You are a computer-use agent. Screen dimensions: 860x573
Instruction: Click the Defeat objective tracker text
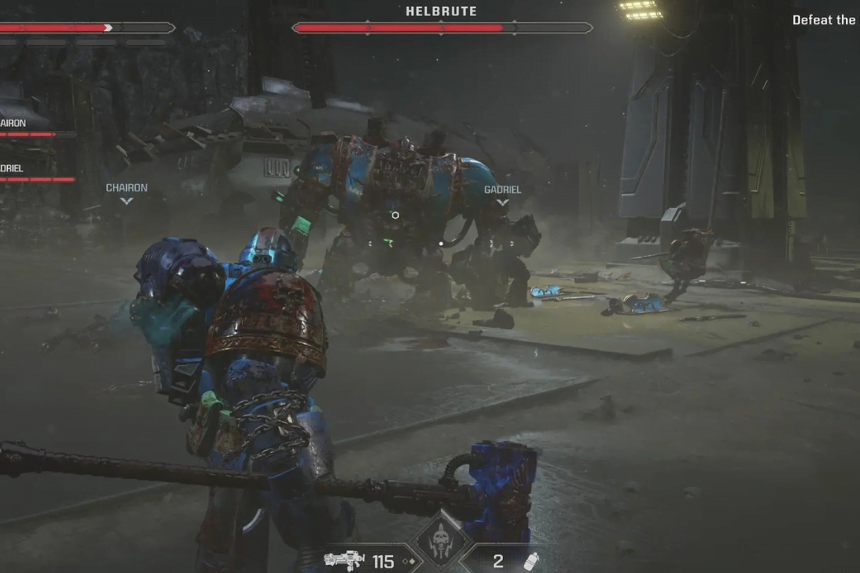(x=825, y=20)
